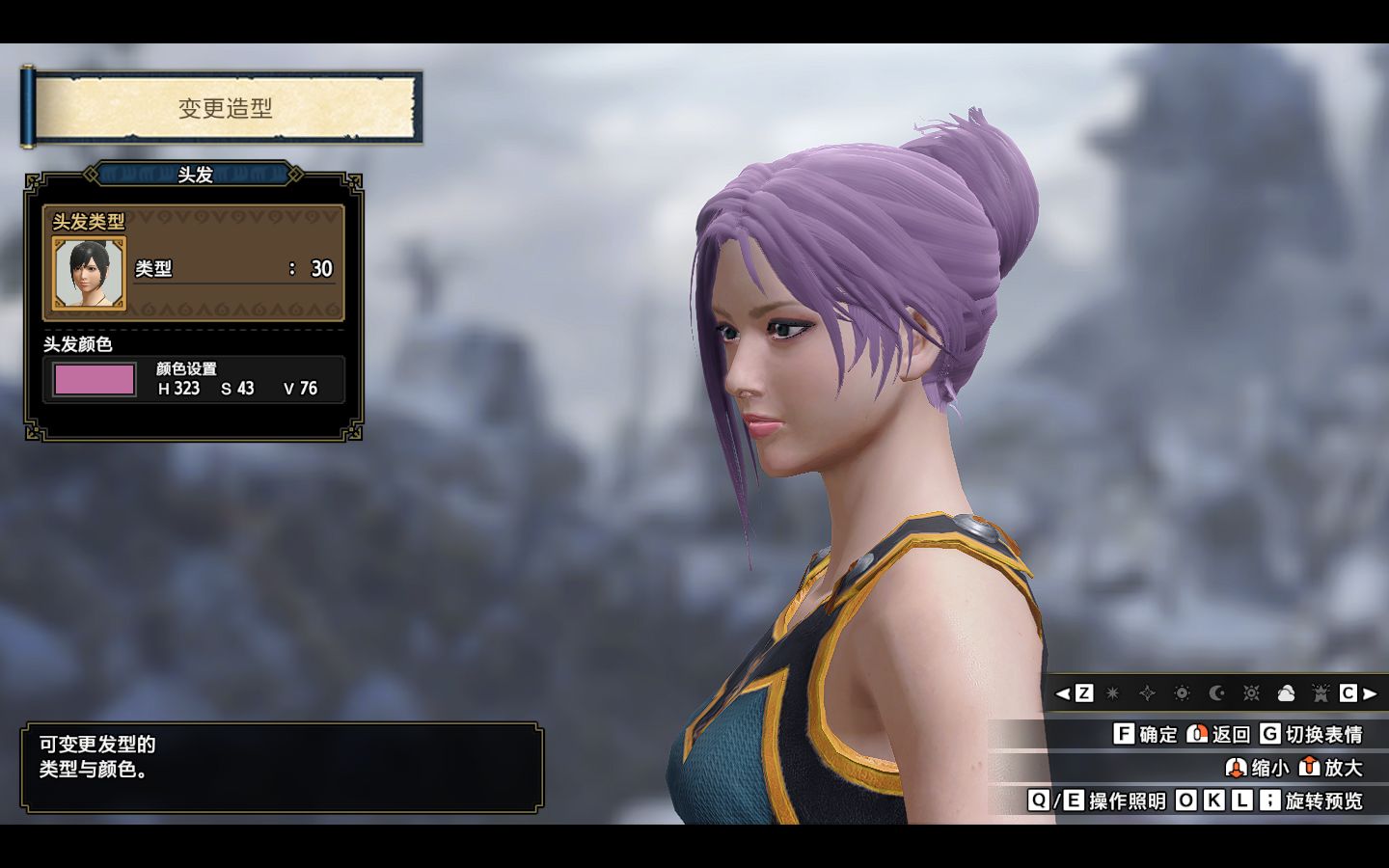Click G 切换表情 to change expression

pyautogui.click(x=1269, y=735)
